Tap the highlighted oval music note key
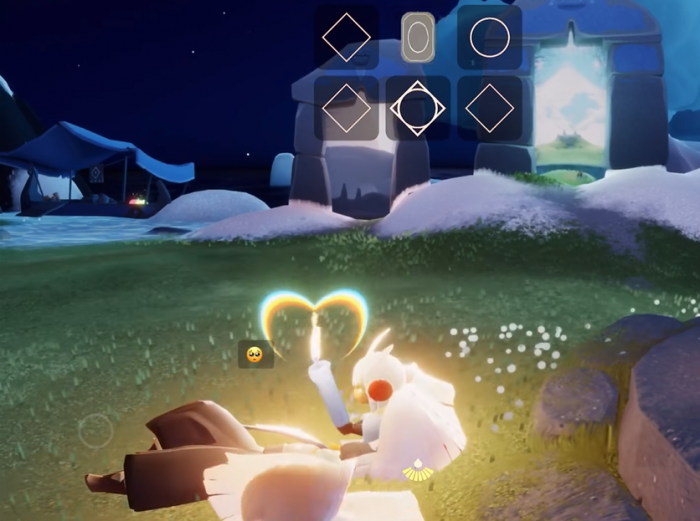The height and width of the screenshot is (521, 700). pyautogui.click(x=418, y=38)
